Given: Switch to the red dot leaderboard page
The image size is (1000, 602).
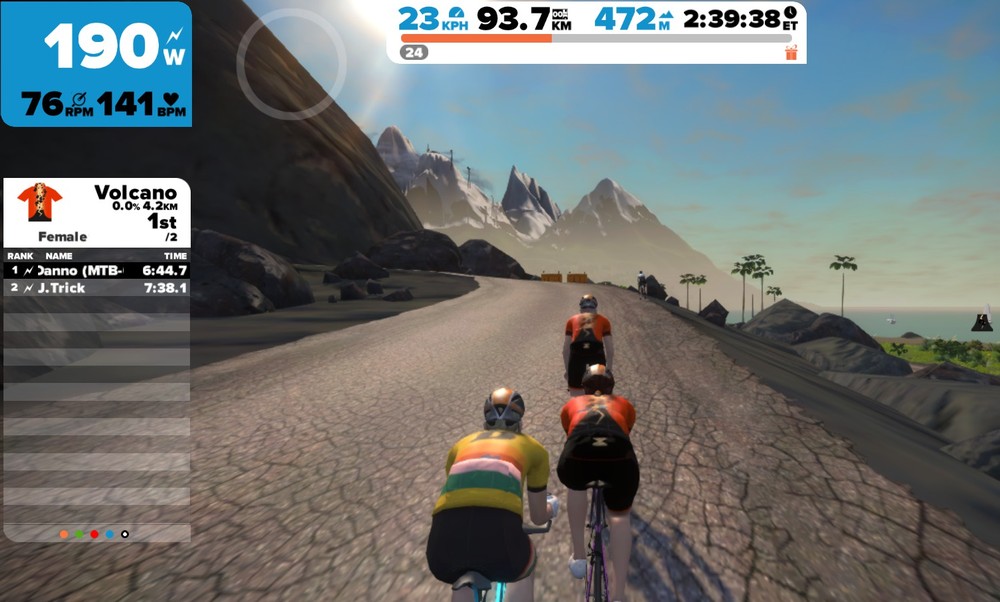Looking at the screenshot, I should pyautogui.click(x=94, y=534).
